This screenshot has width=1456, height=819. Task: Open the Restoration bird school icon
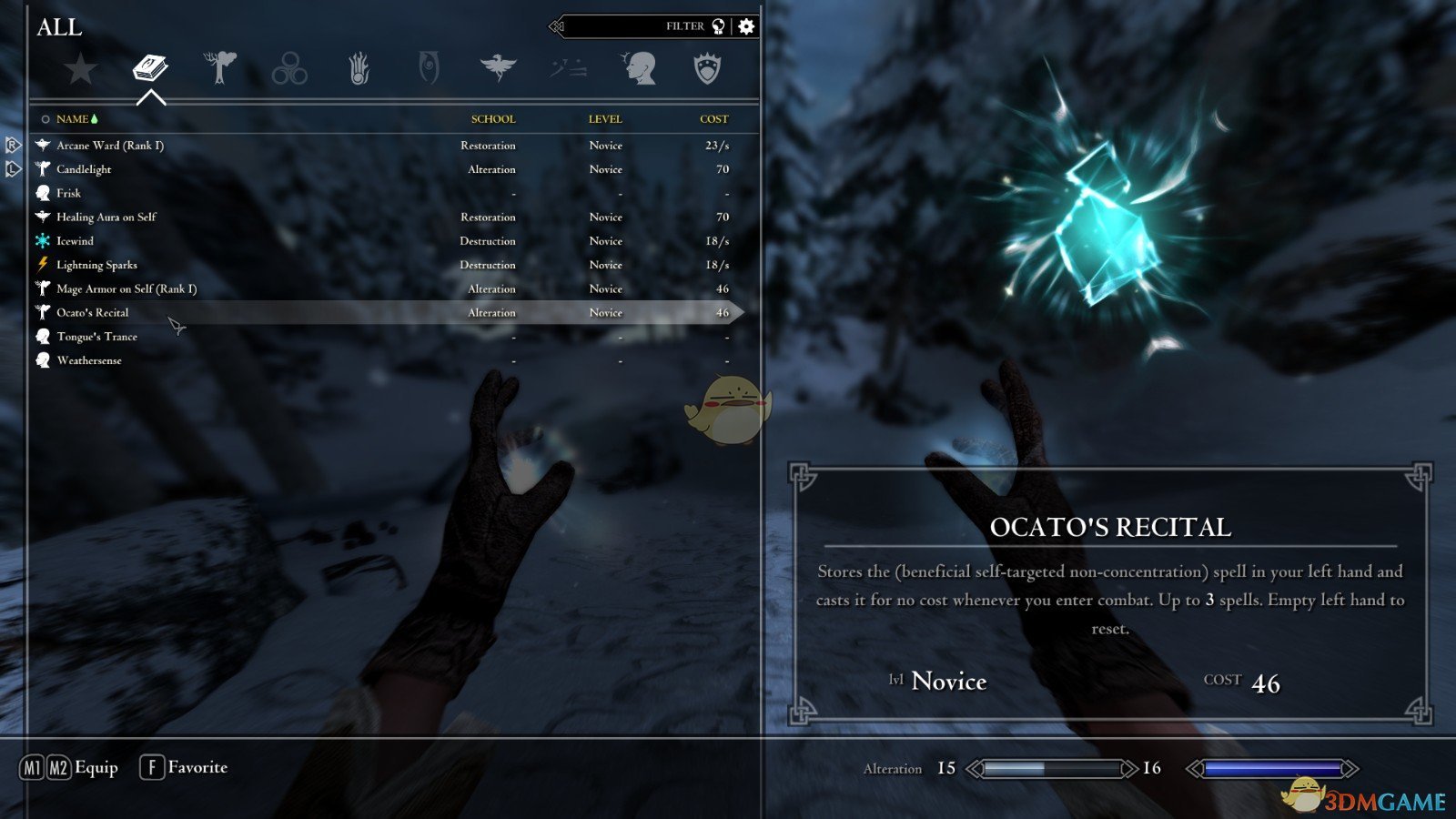[x=500, y=67]
